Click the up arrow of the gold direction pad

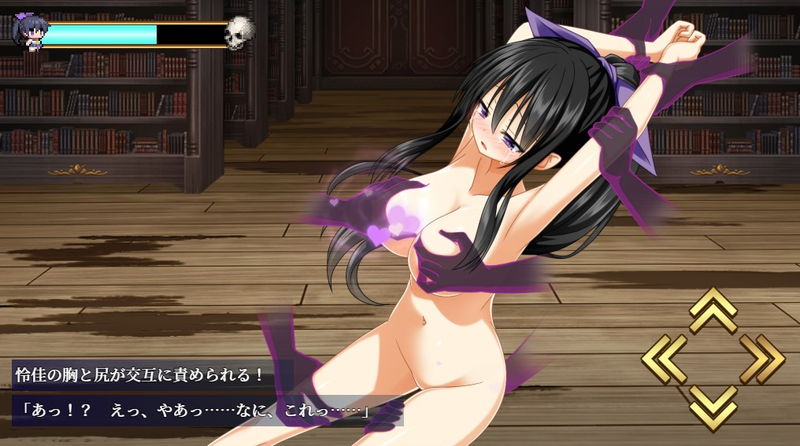[x=713, y=310]
